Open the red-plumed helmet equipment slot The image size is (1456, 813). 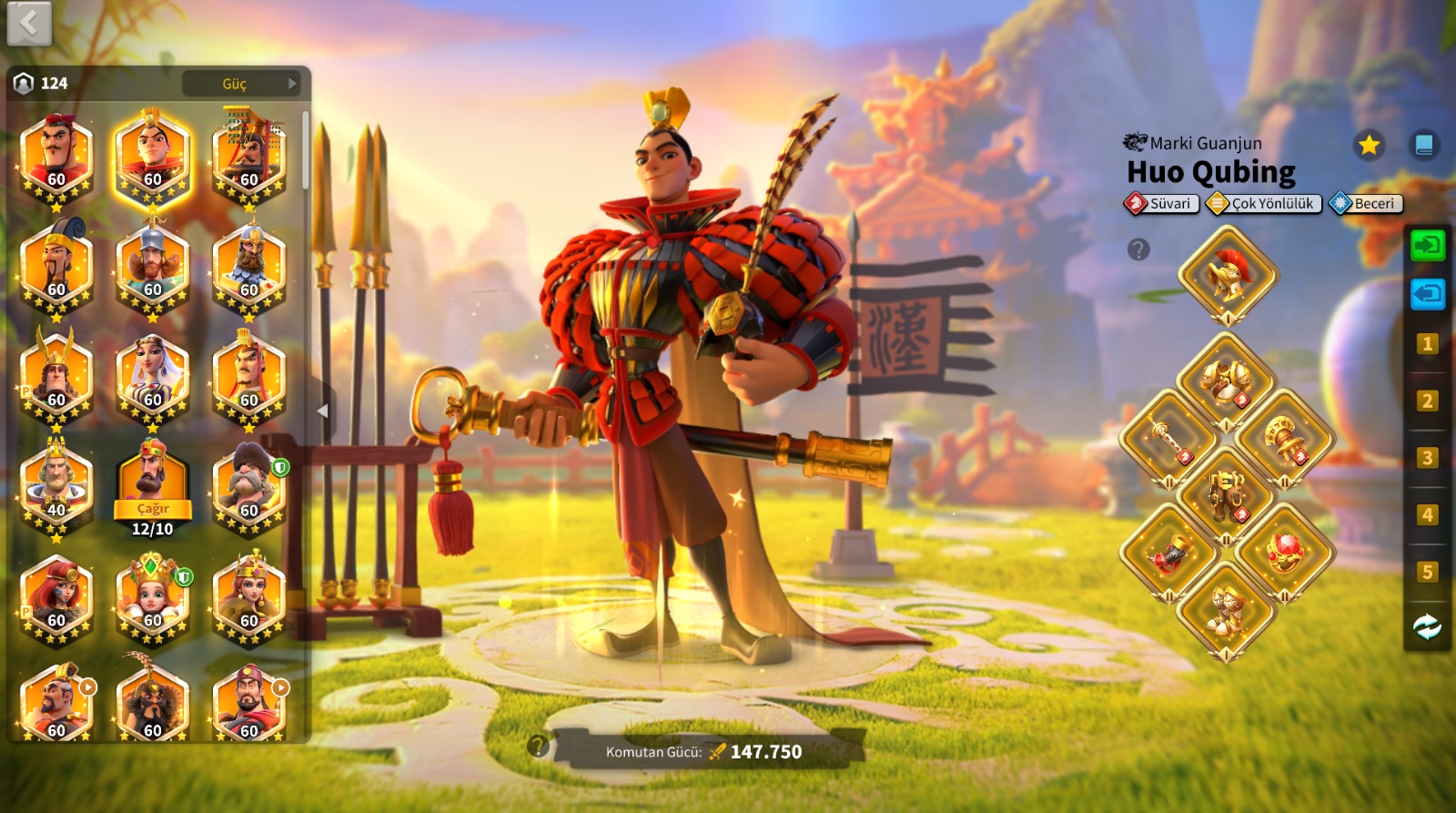pyautogui.click(x=1228, y=274)
